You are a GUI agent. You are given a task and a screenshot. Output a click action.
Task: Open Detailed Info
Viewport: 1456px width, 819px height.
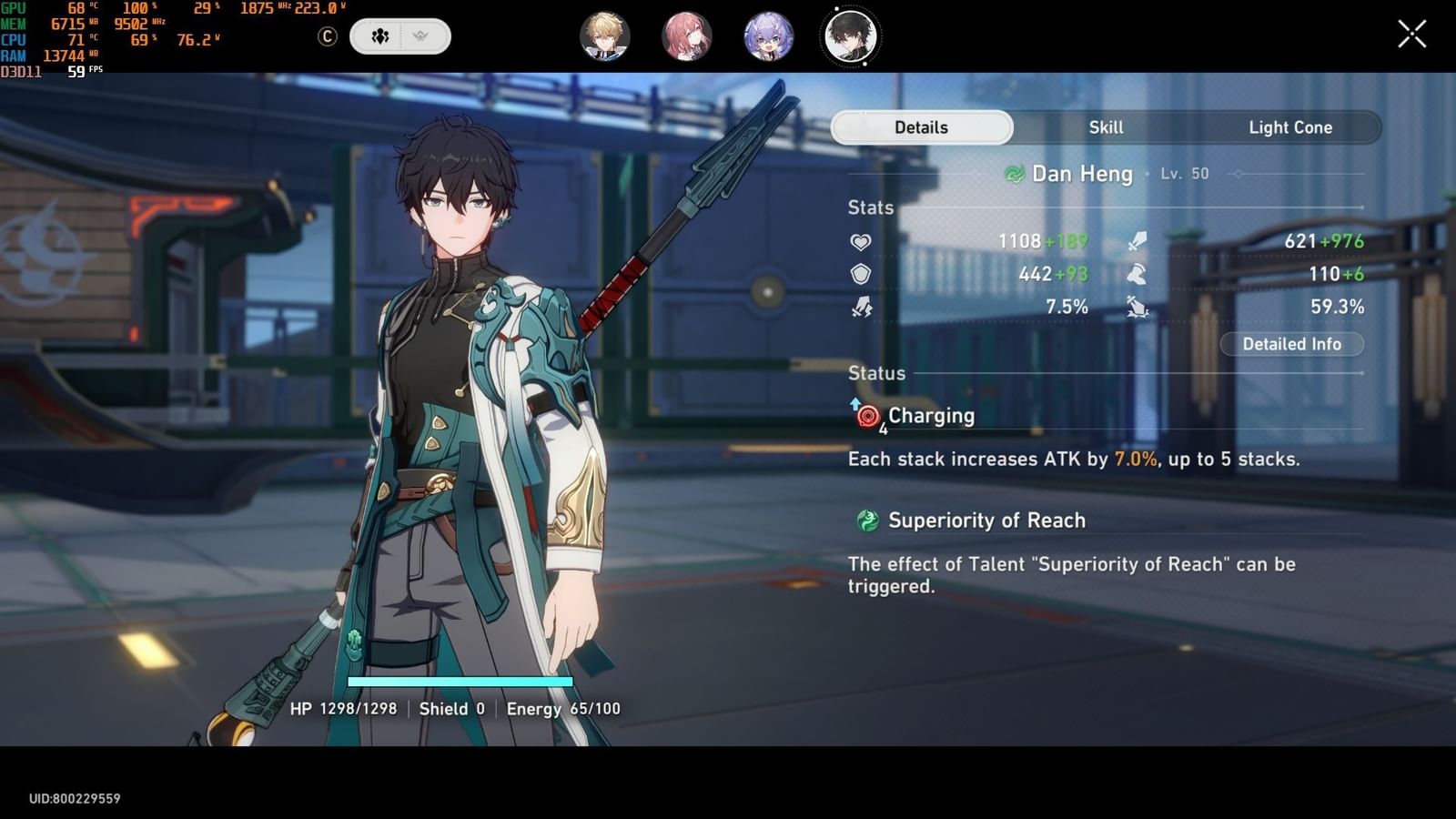(1292, 344)
